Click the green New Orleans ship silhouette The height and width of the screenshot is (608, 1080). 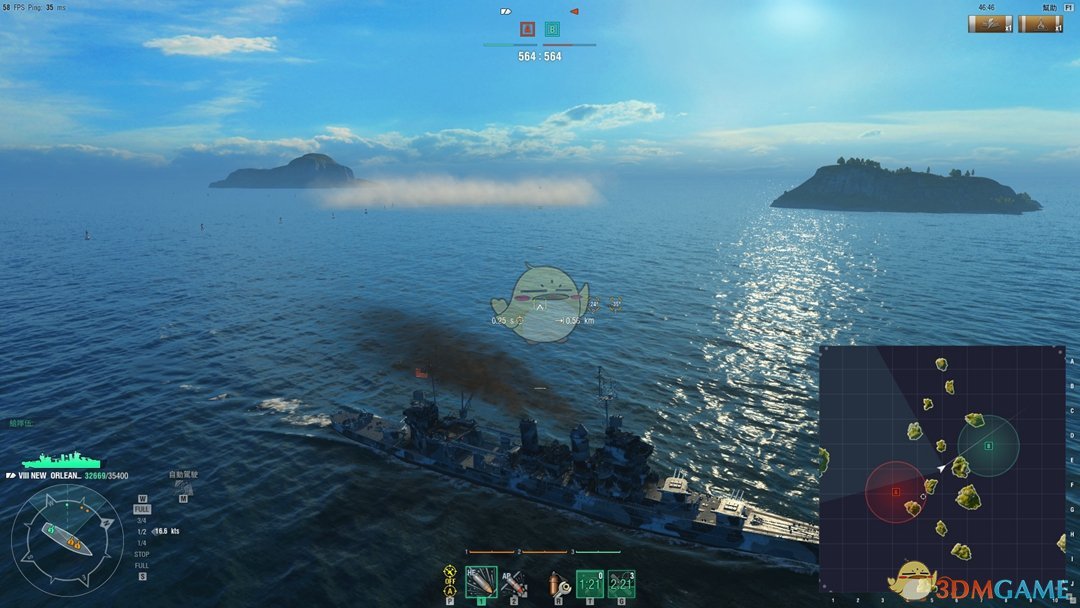coord(61,461)
